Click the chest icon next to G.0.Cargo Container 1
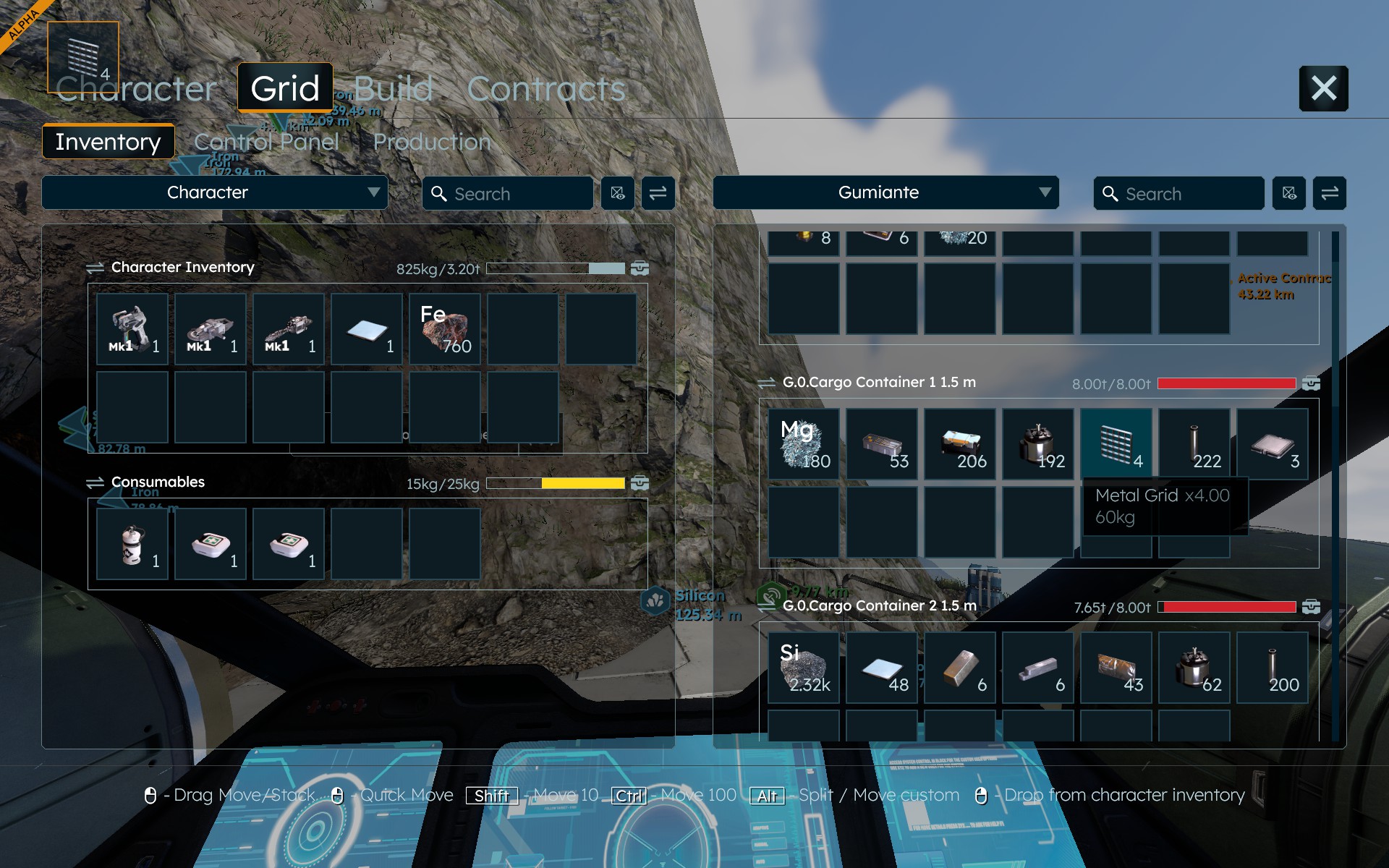The height and width of the screenshot is (868, 1389). (1311, 383)
